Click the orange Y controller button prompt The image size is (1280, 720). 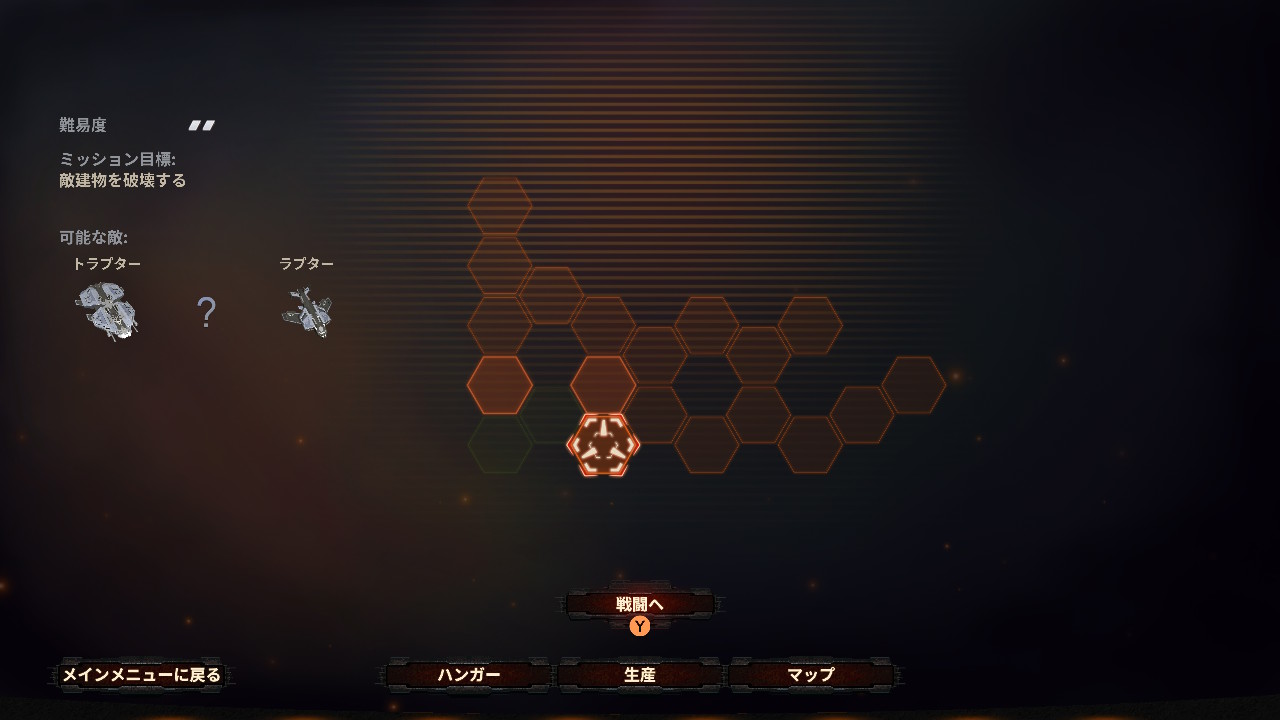point(640,625)
